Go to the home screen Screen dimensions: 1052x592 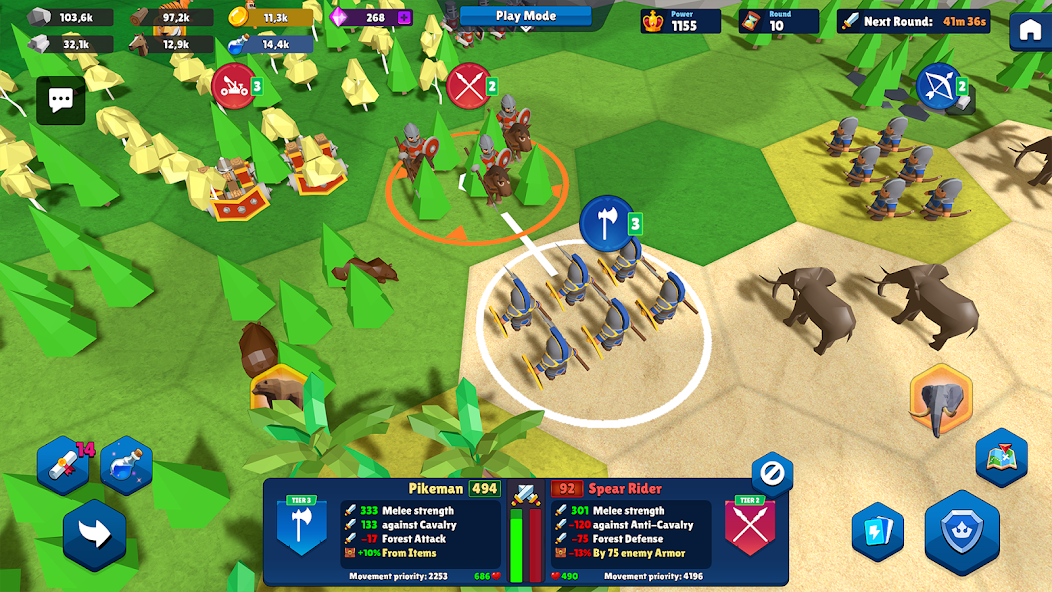tap(1029, 31)
